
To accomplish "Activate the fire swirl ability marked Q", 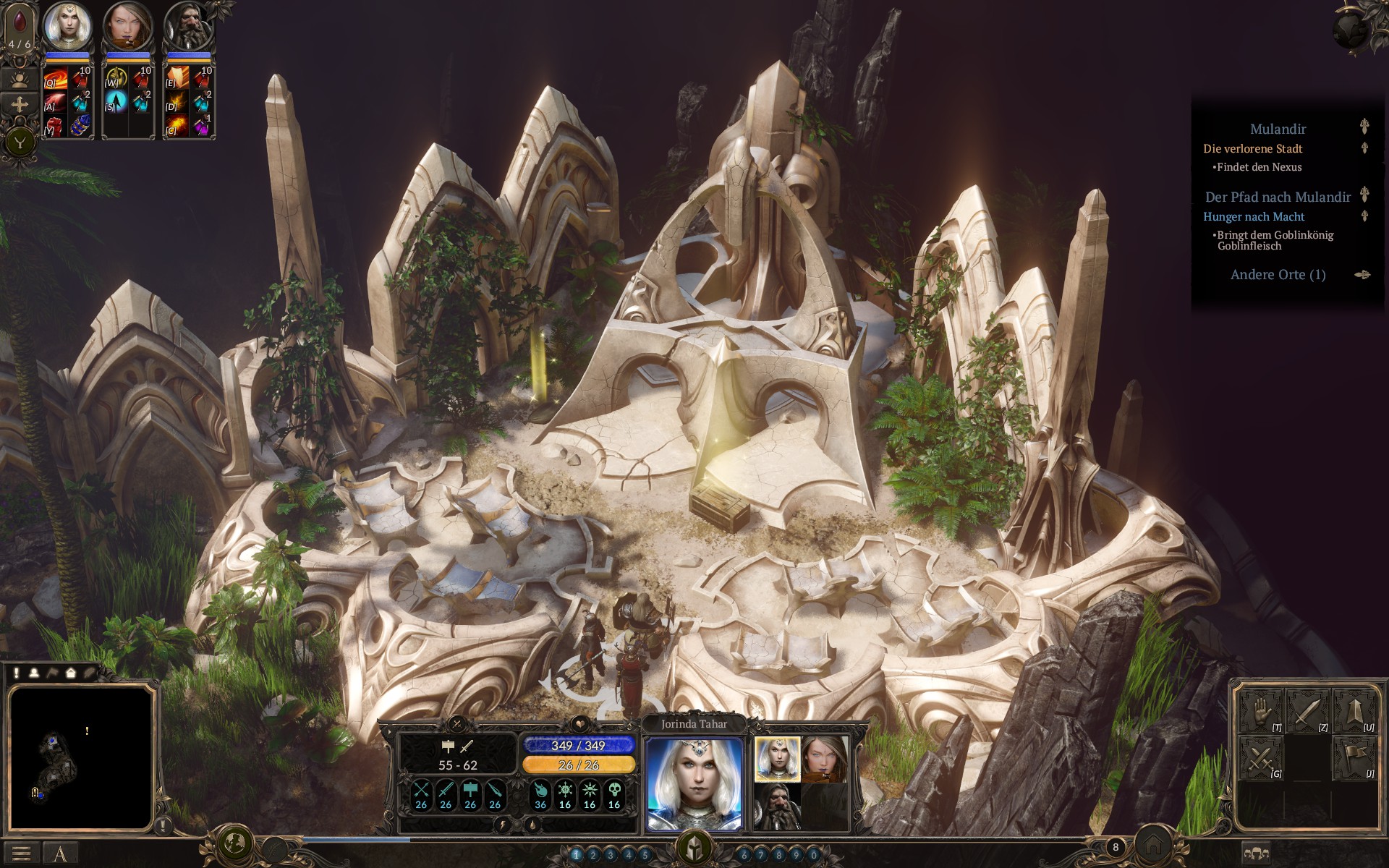I will (56, 78).
